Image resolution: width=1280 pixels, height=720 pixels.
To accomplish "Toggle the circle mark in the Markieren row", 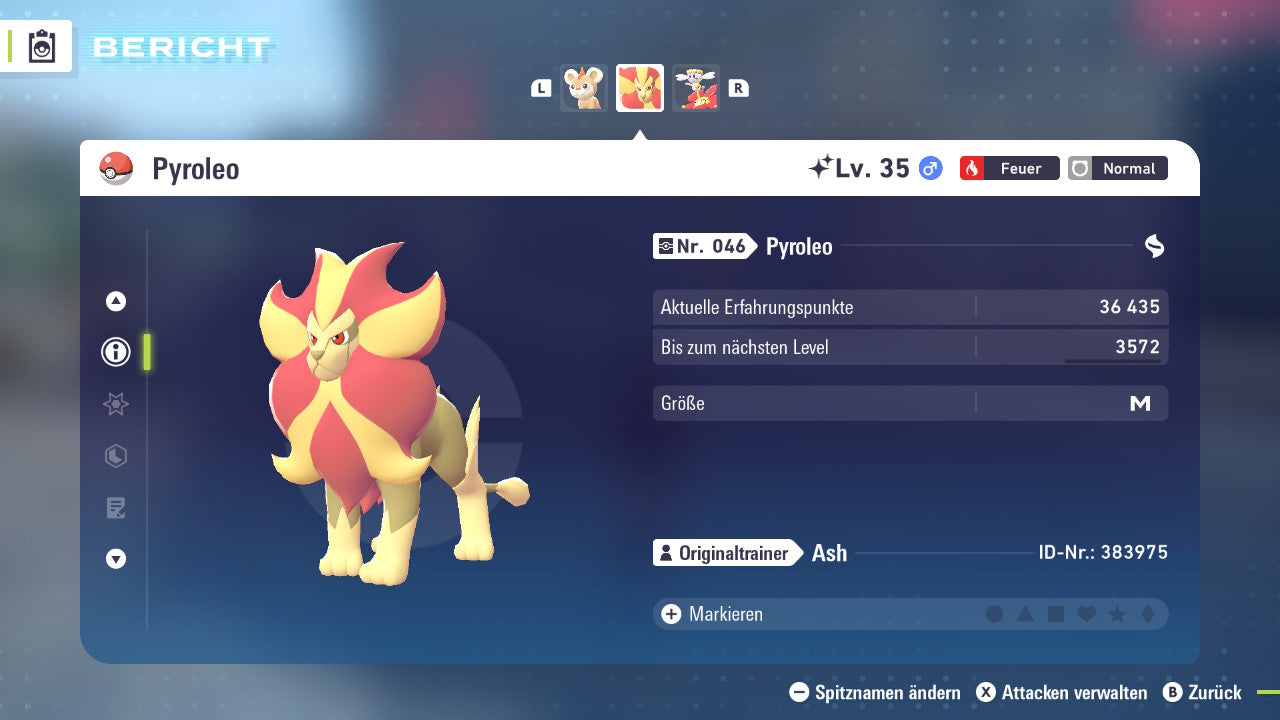I will (995, 614).
